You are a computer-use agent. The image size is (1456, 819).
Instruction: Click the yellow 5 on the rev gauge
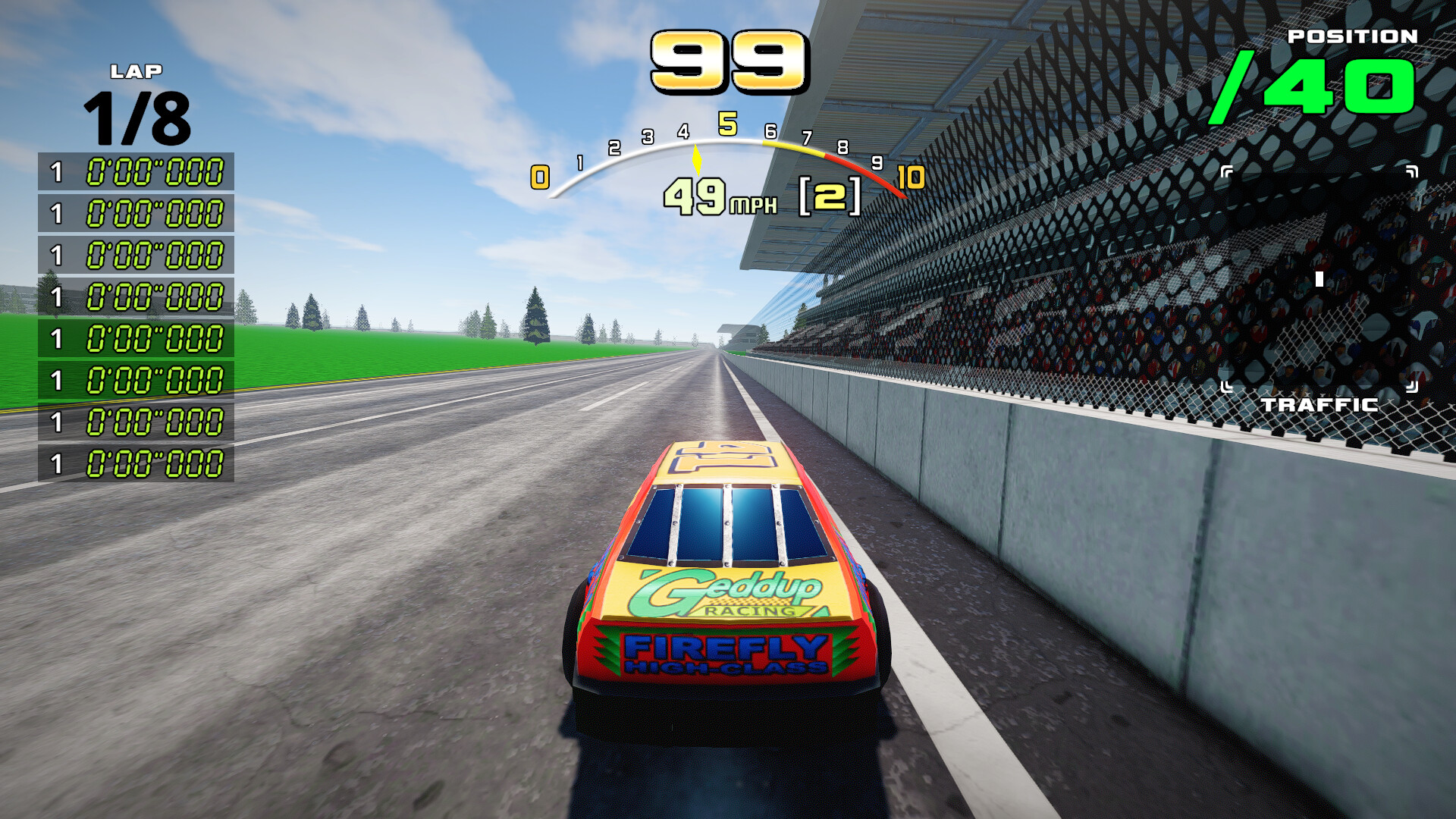729,122
